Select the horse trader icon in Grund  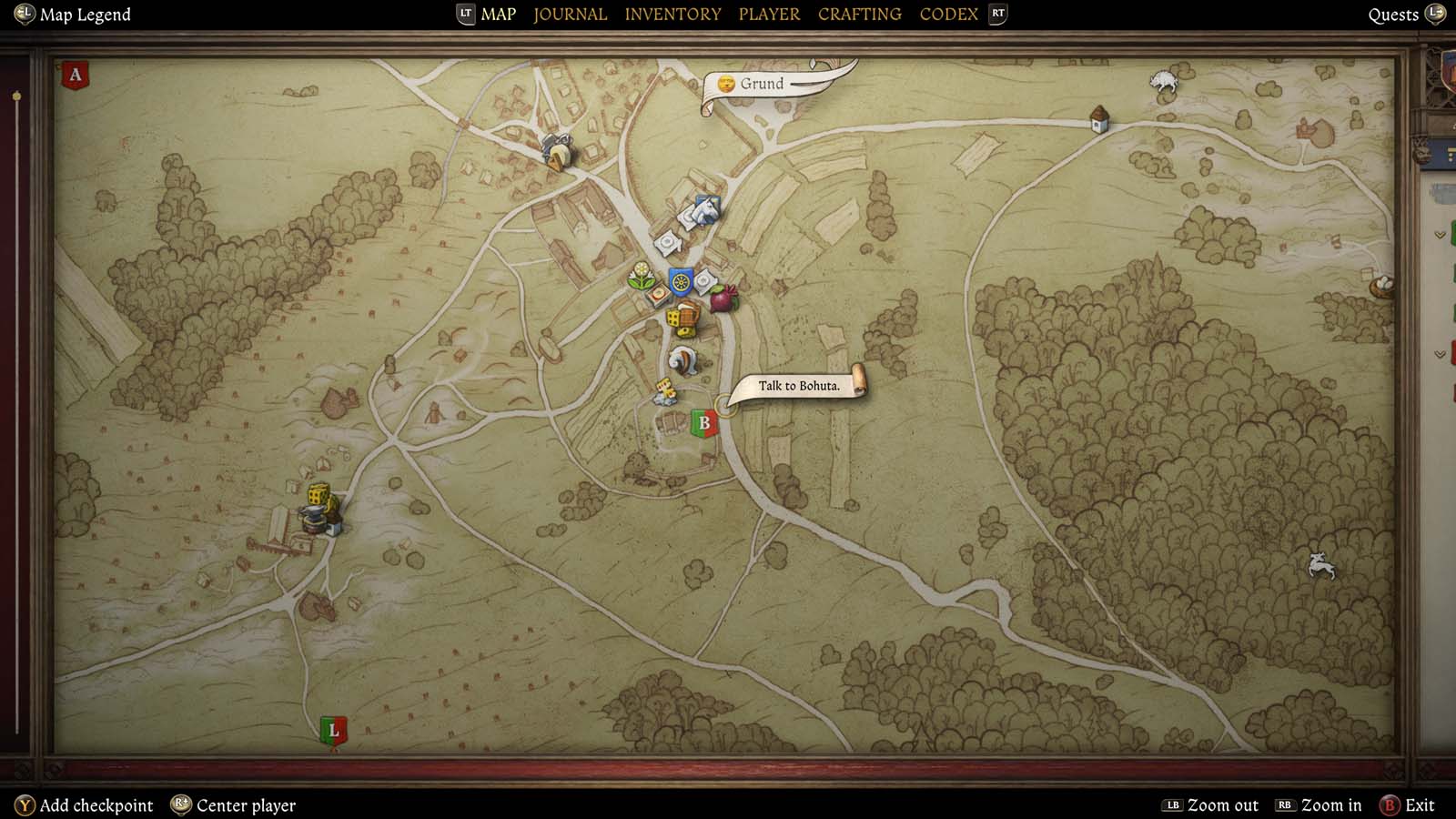(x=704, y=211)
